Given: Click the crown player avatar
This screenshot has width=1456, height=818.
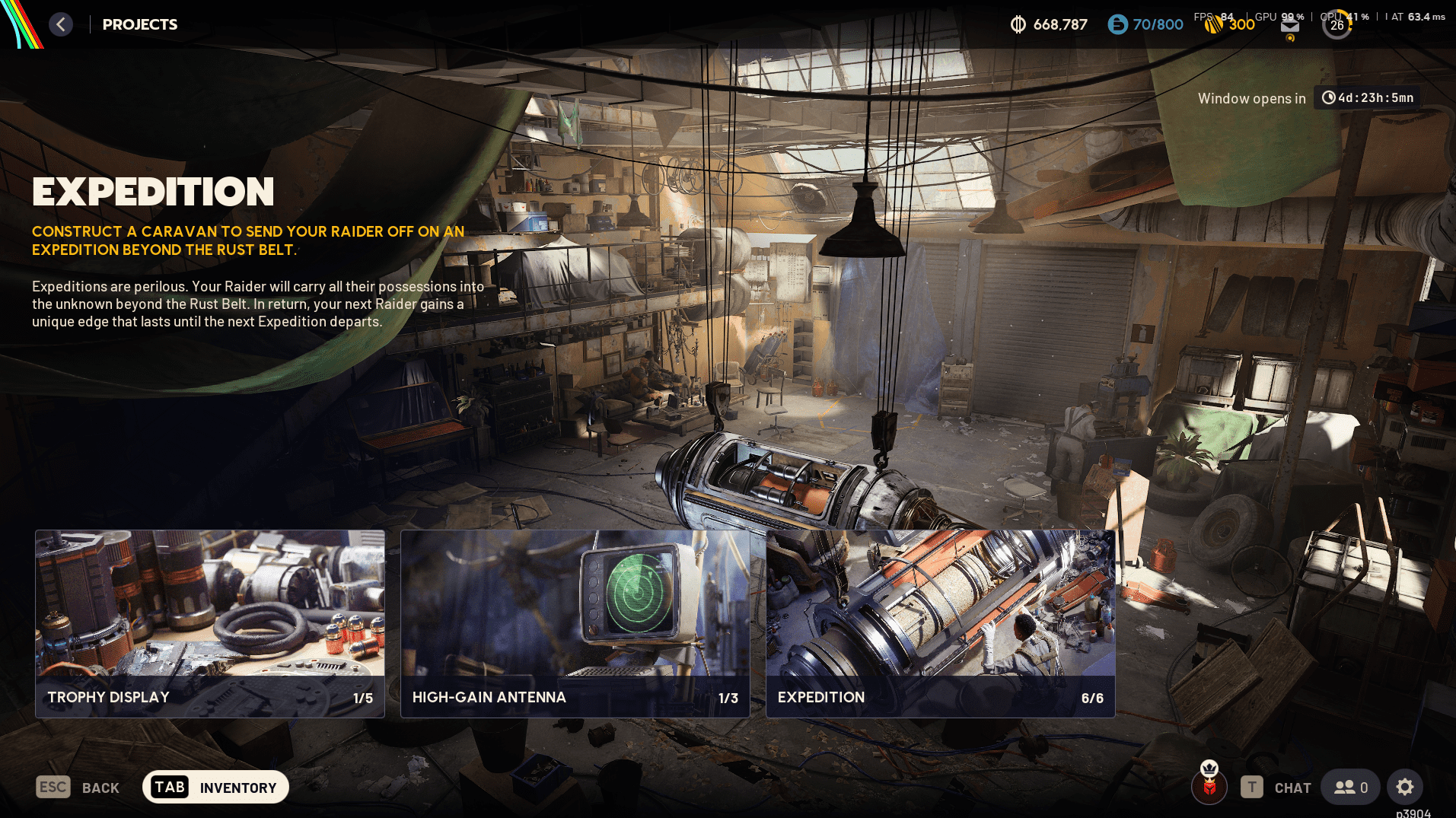Looking at the screenshot, I should pos(1209,787).
